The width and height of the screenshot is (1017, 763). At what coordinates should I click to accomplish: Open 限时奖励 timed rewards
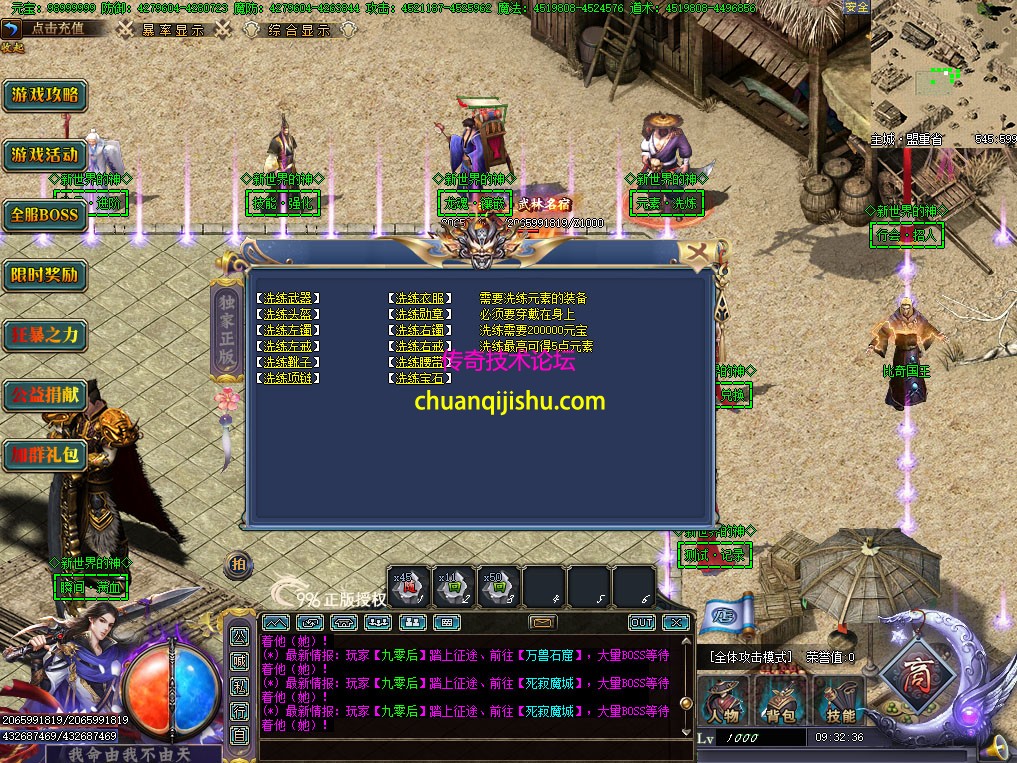click(x=45, y=274)
